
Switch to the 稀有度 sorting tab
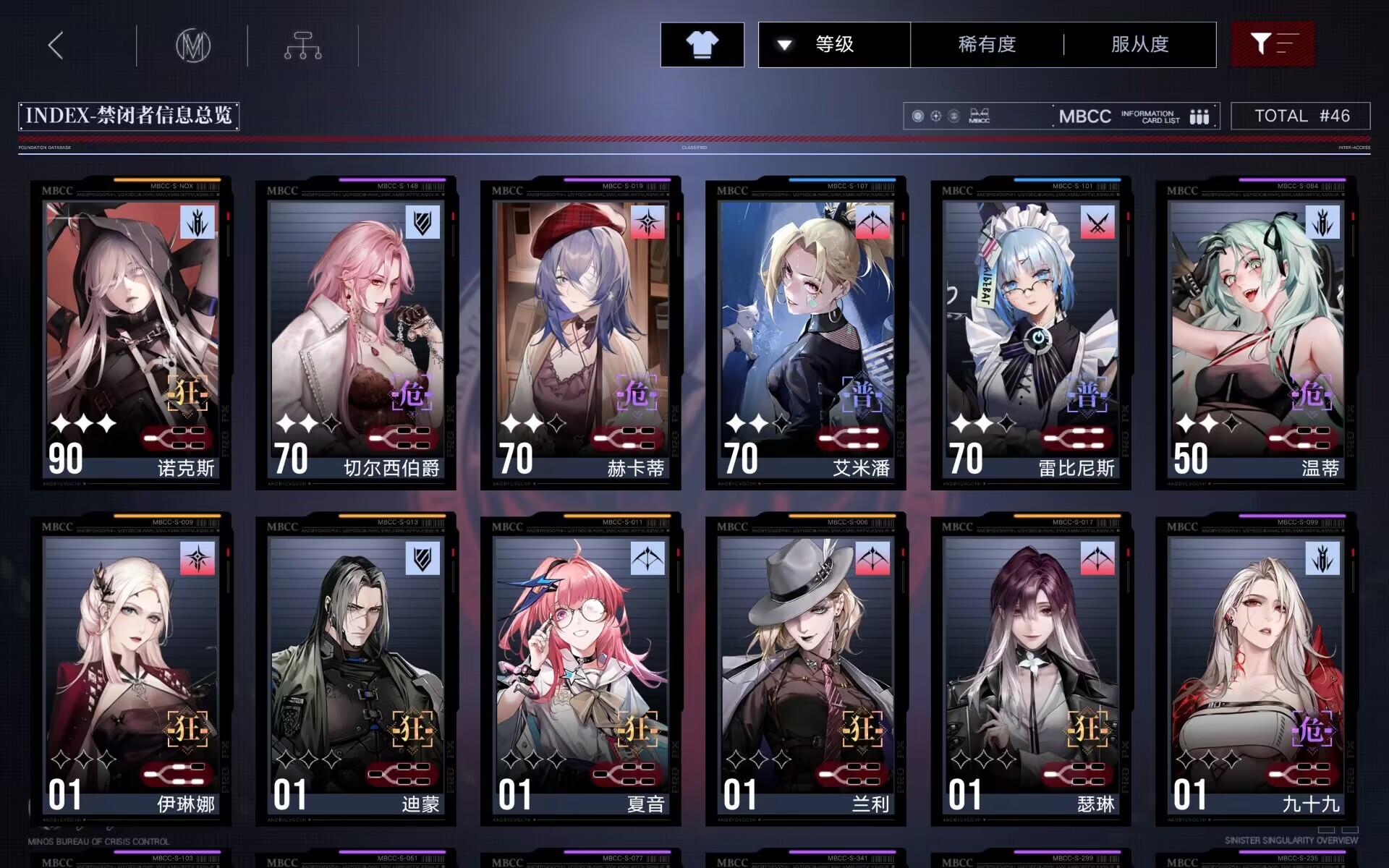pos(987,44)
